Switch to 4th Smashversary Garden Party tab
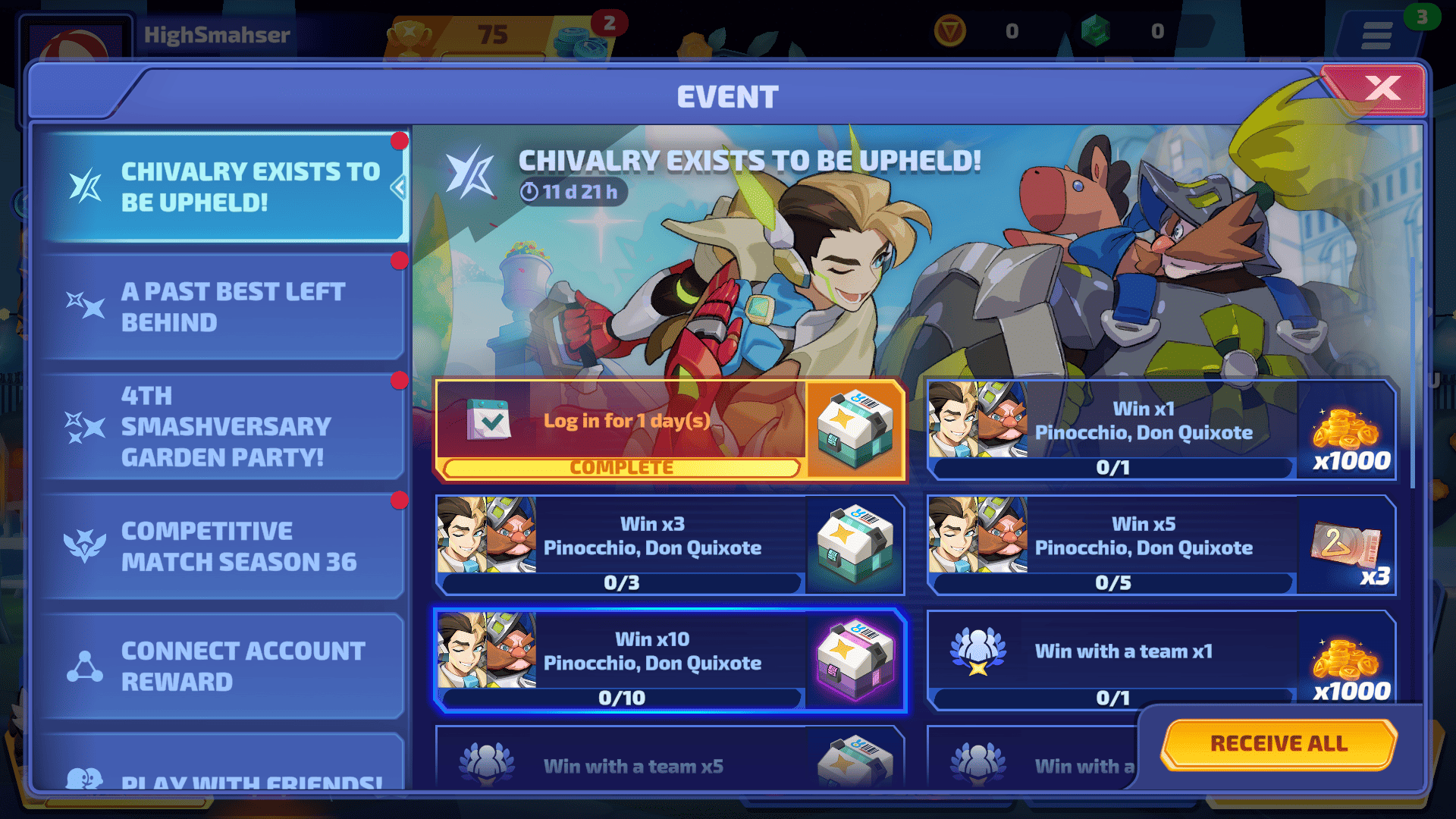Viewport: 1456px width, 819px height. point(224,426)
